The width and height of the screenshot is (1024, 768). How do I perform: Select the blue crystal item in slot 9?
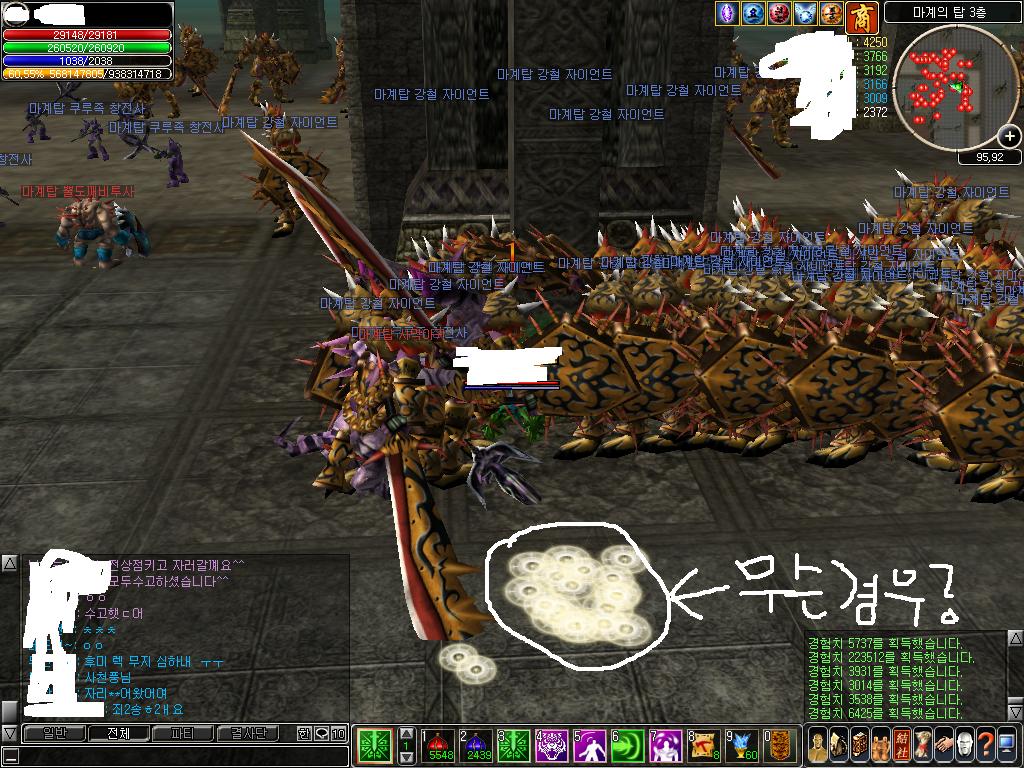coord(741,744)
